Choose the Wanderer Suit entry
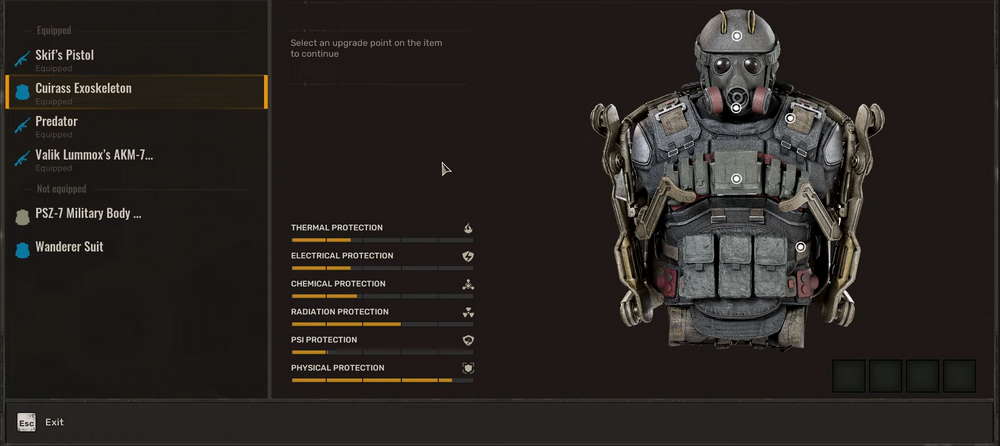 69,247
